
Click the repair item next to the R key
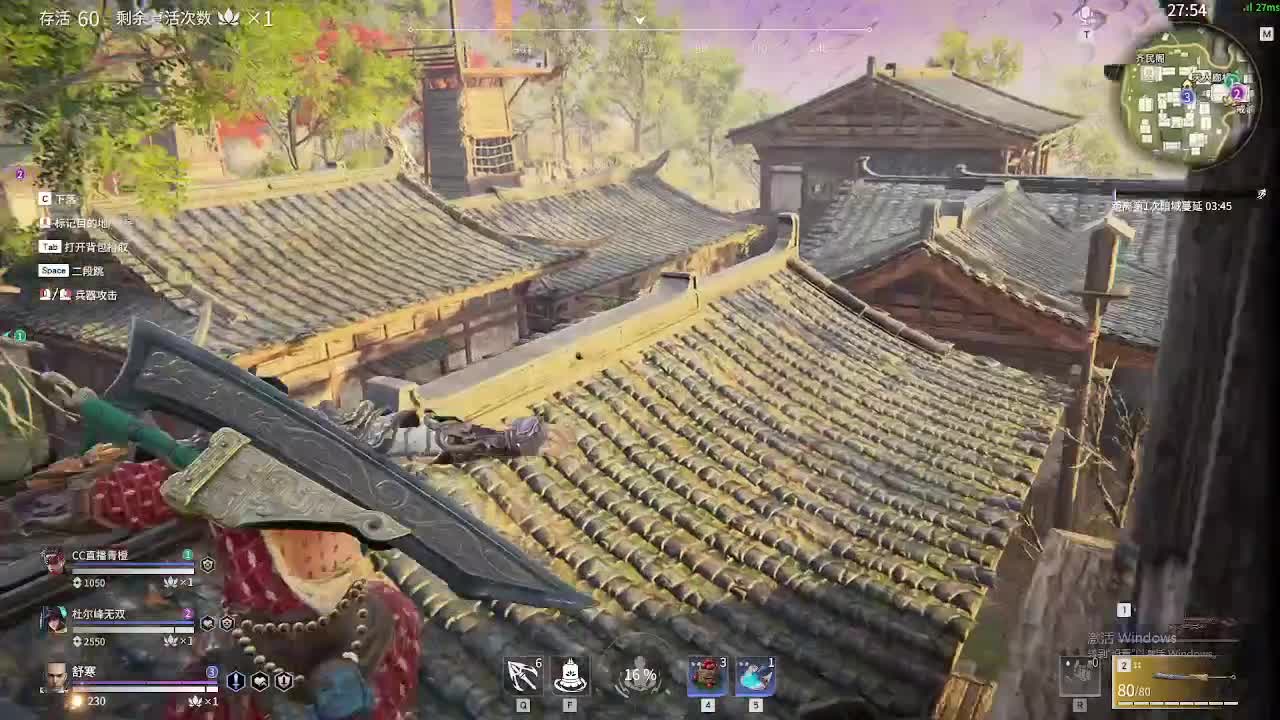coord(1081,678)
